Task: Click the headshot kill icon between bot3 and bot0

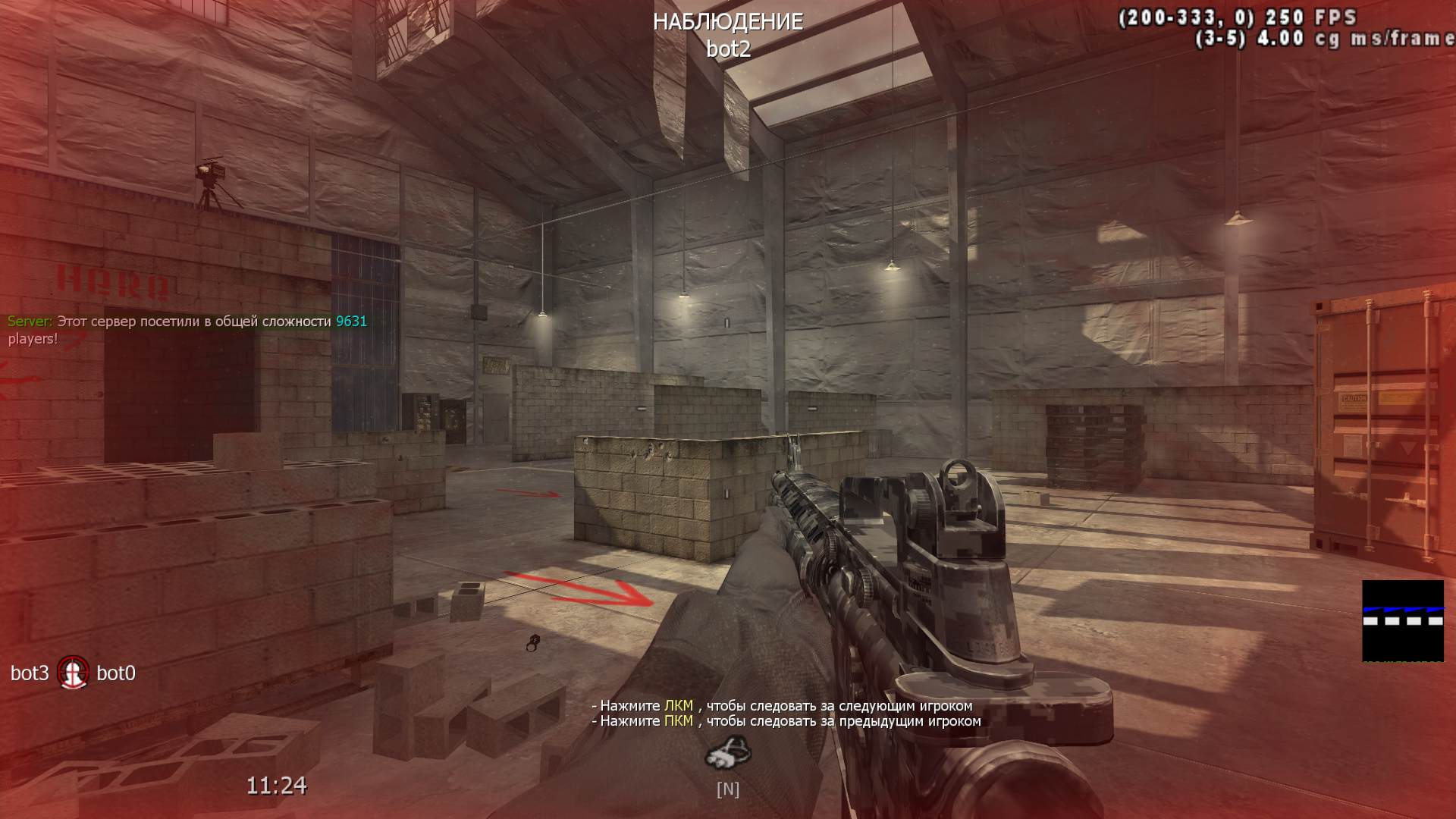Action: [x=74, y=673]
